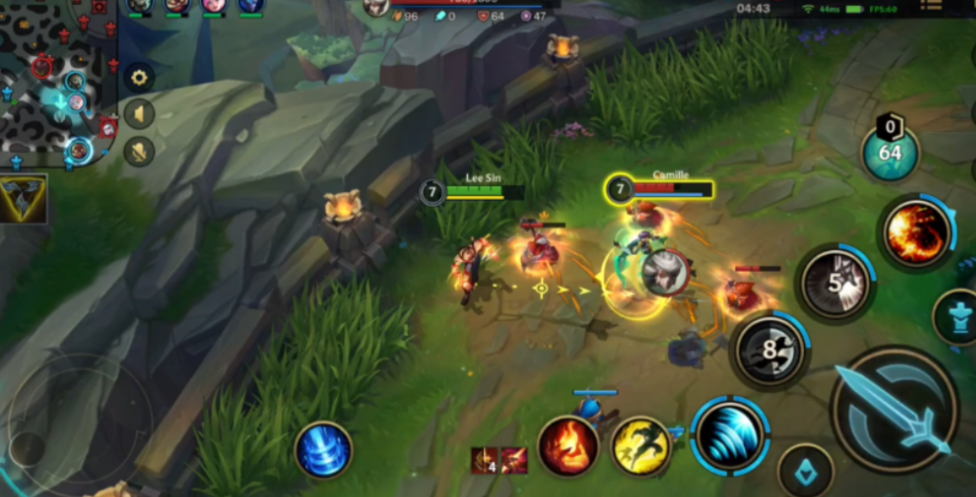The height and width of the screenshot is (497, 976).
Task: Tap the minion targeting button
Action: [x=805, y=470]
